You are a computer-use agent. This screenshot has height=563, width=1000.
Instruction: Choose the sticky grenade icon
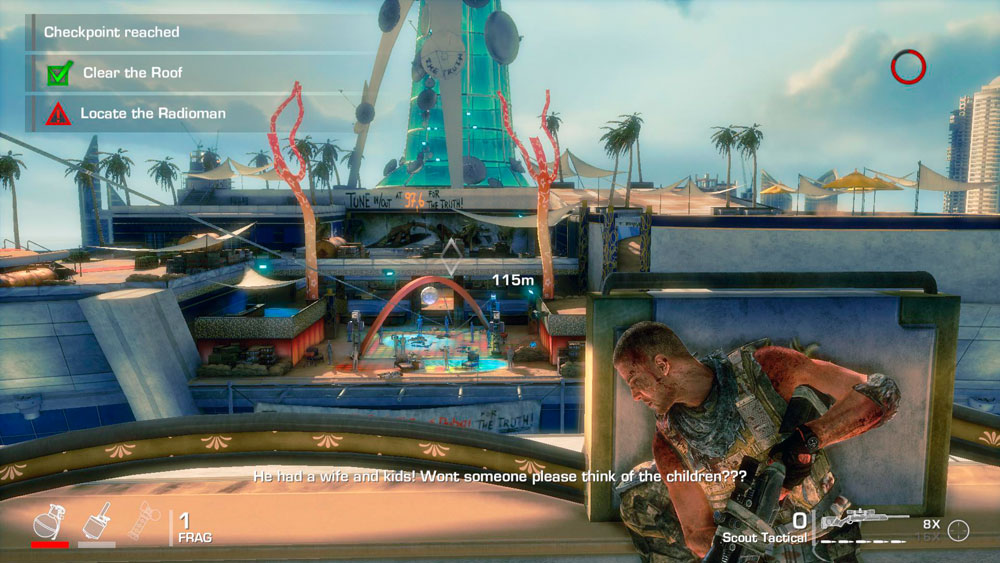point(98,522)
